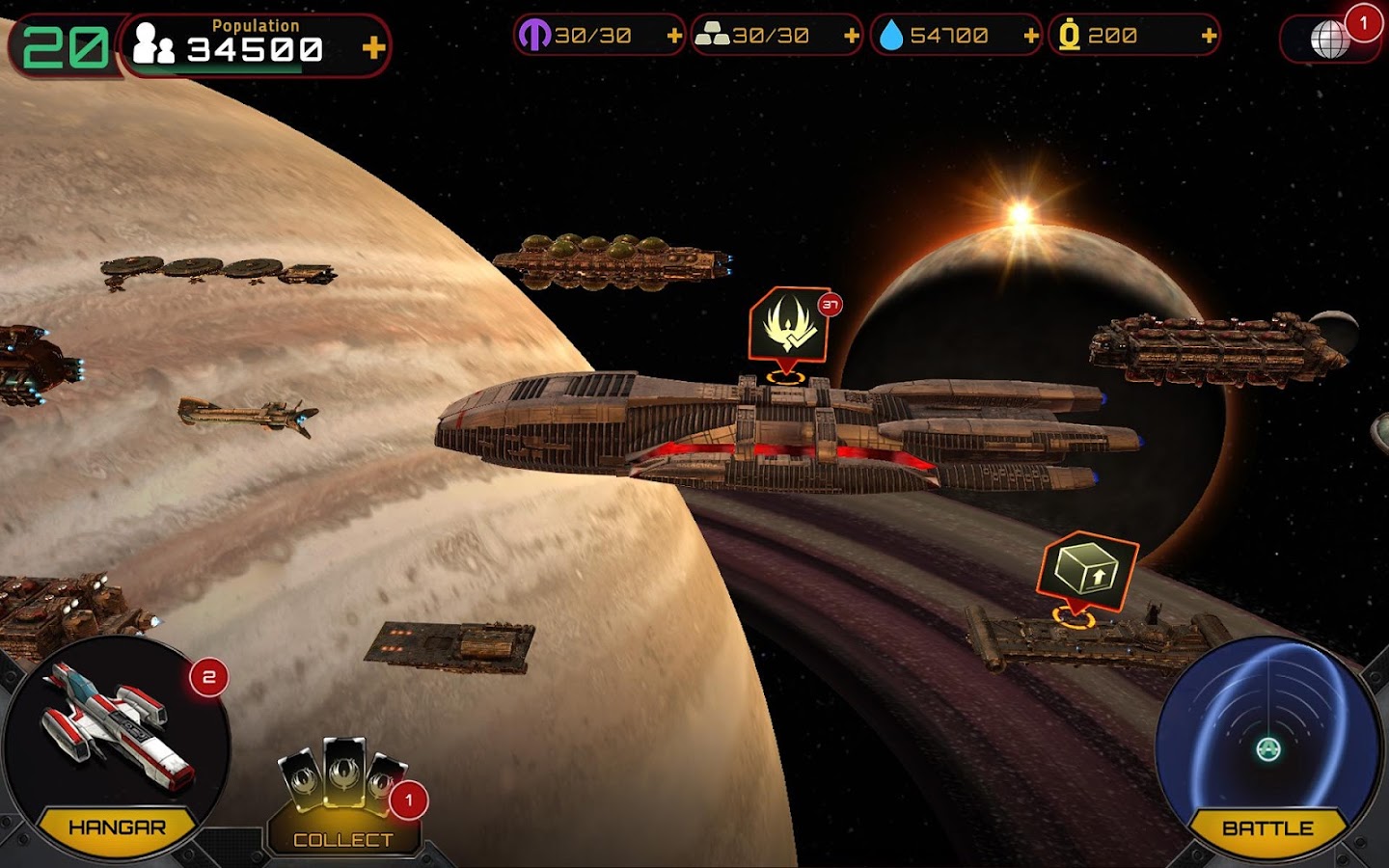Open the Hangar
This screenshot has height=868, width=1389.
pos(116,752)
